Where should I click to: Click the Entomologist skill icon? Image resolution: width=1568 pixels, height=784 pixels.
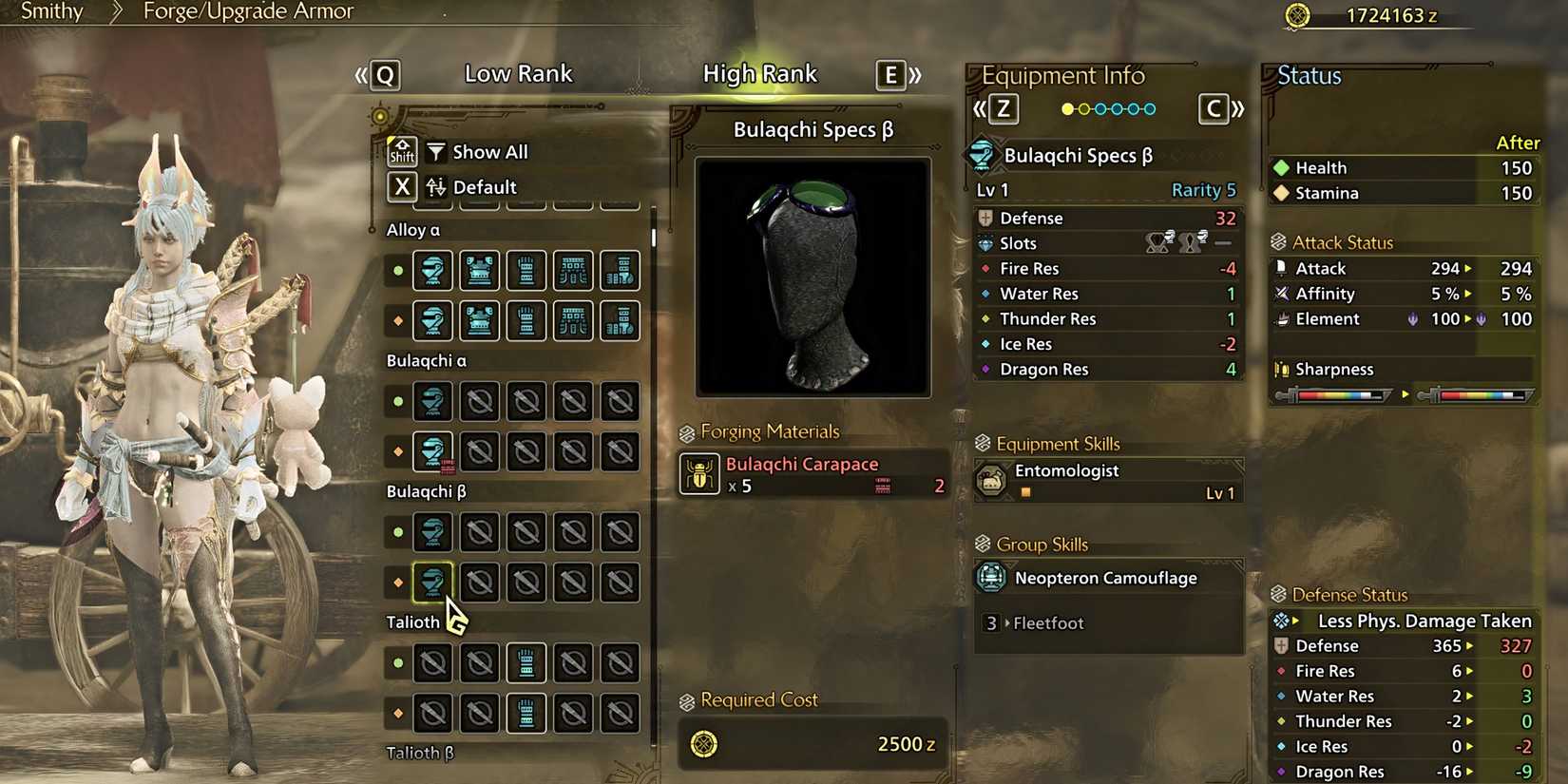992,481
